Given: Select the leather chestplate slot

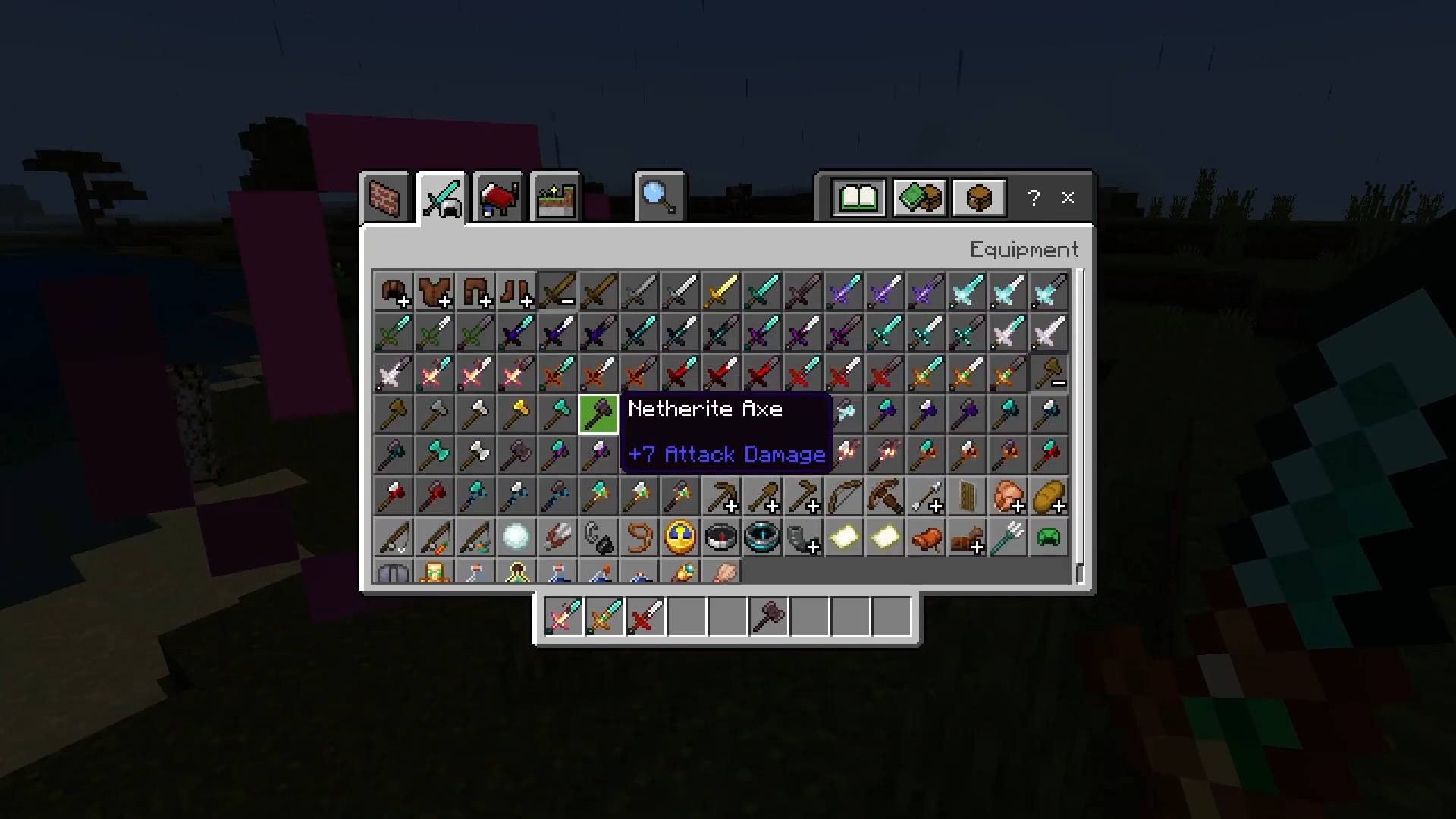Looking at the screenshot, I should coord(434,291).
